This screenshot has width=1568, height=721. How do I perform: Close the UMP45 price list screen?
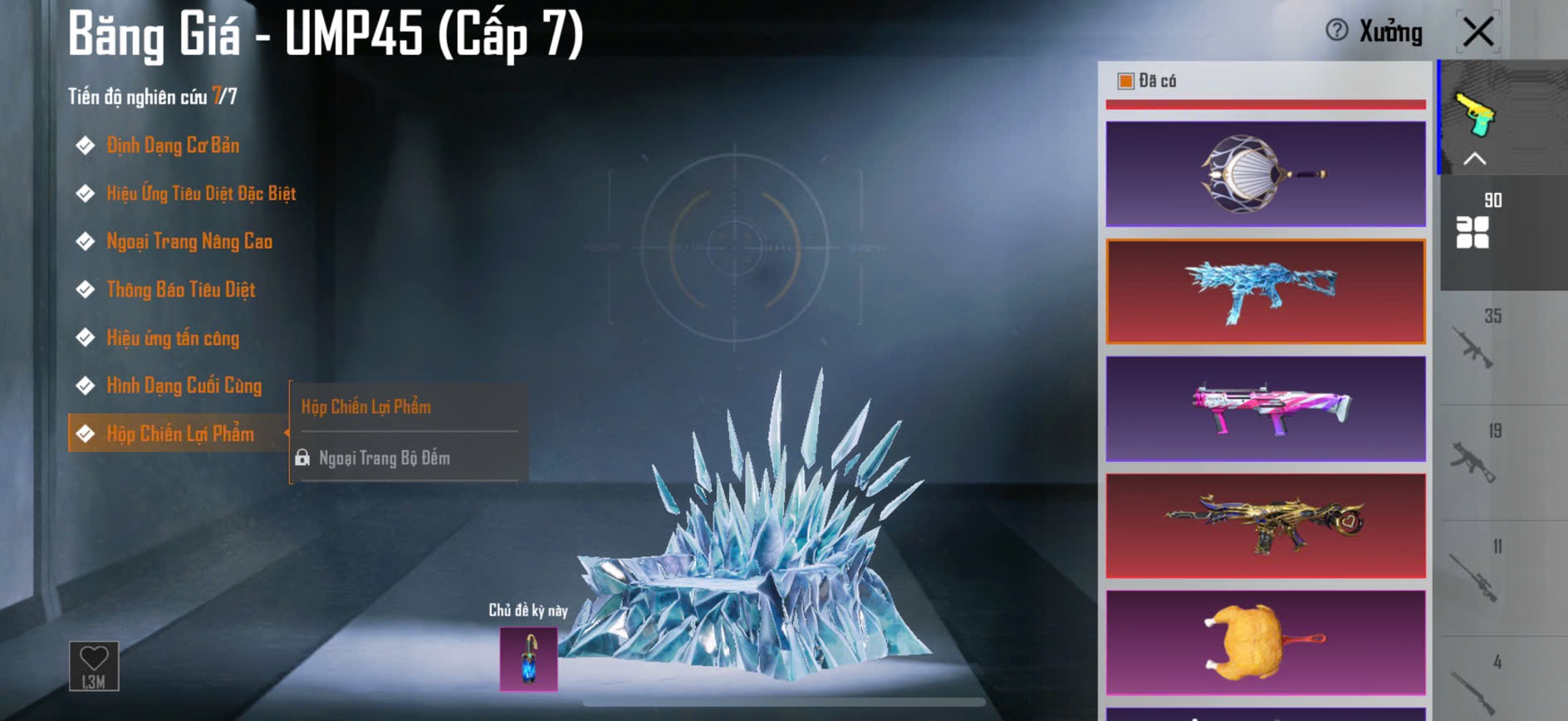pos(1478,32)
